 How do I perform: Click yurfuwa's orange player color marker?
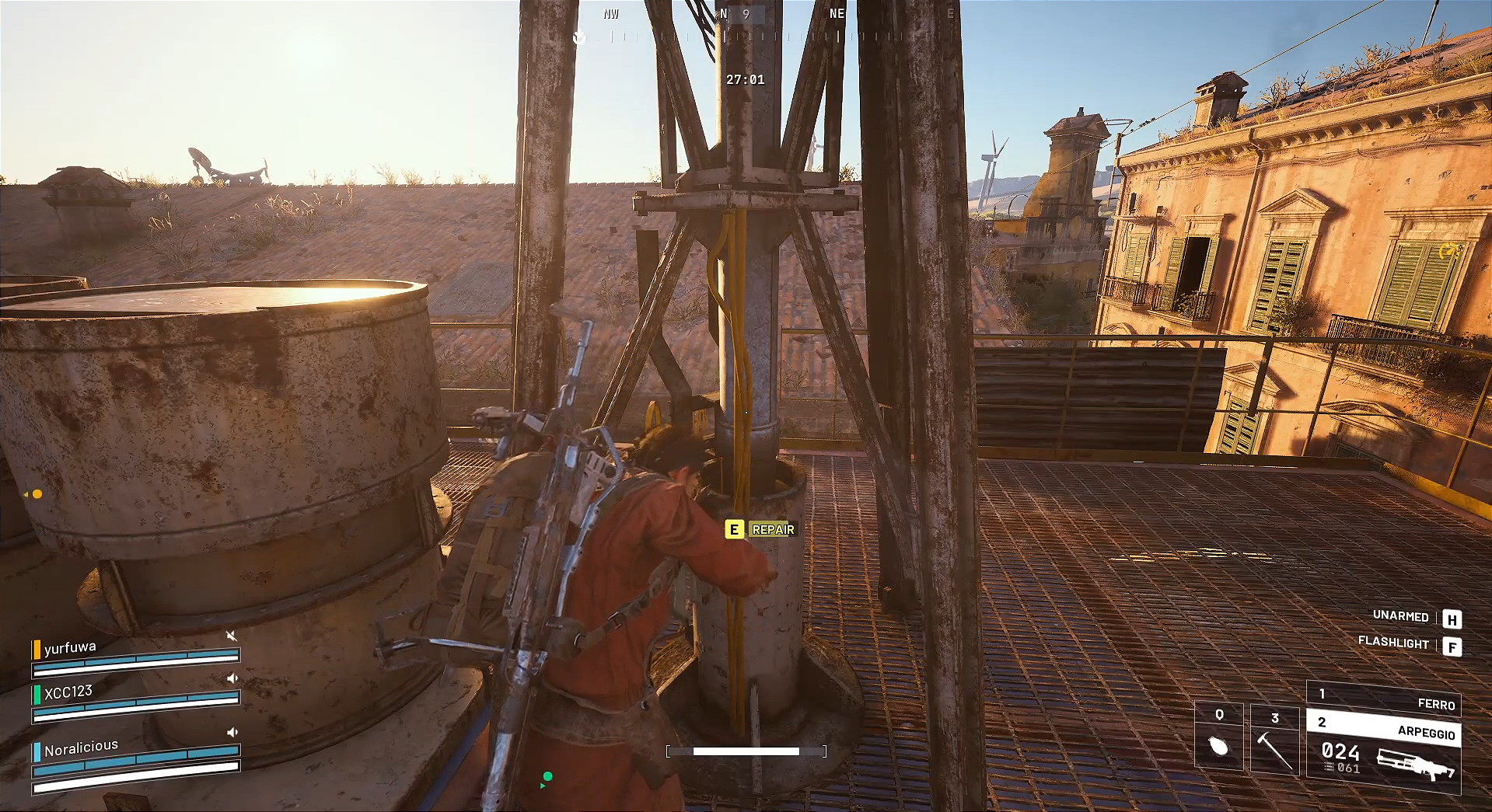coord(37,650)
